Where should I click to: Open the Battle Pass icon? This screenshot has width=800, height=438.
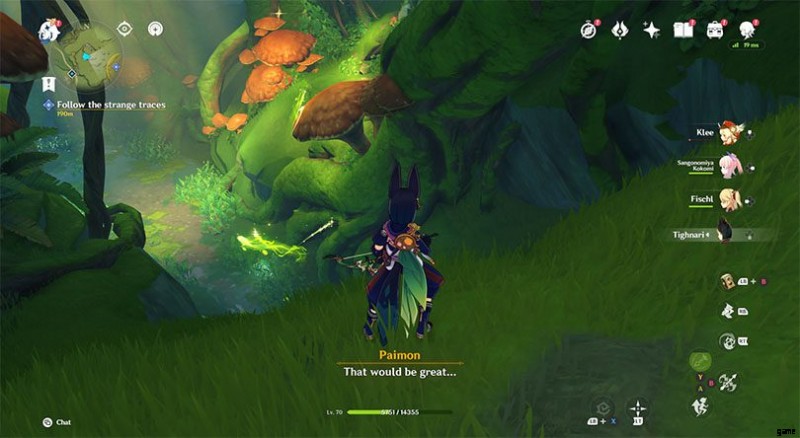(619, 30)
